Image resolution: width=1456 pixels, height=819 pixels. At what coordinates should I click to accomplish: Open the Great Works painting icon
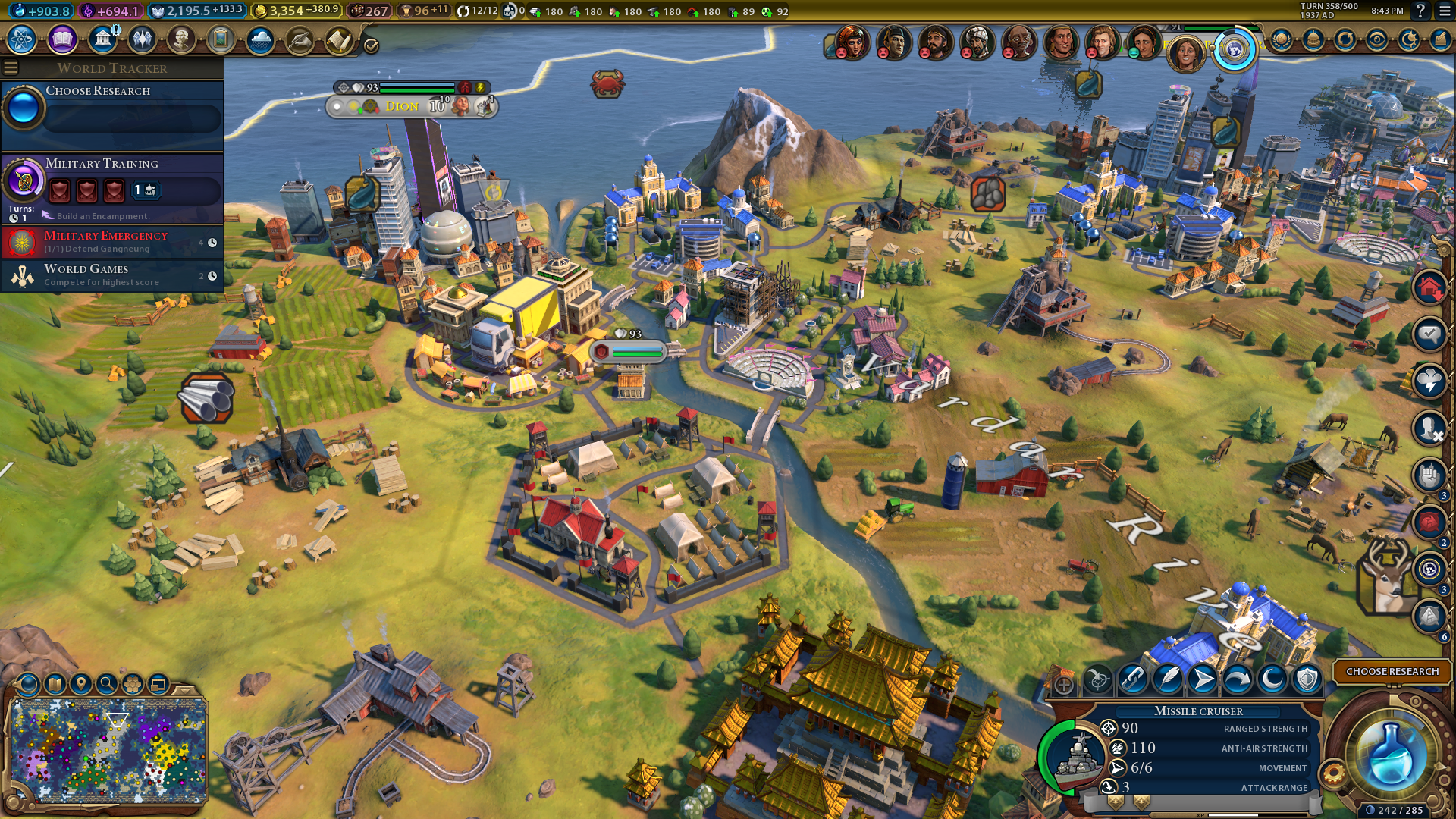click(221, 39)
